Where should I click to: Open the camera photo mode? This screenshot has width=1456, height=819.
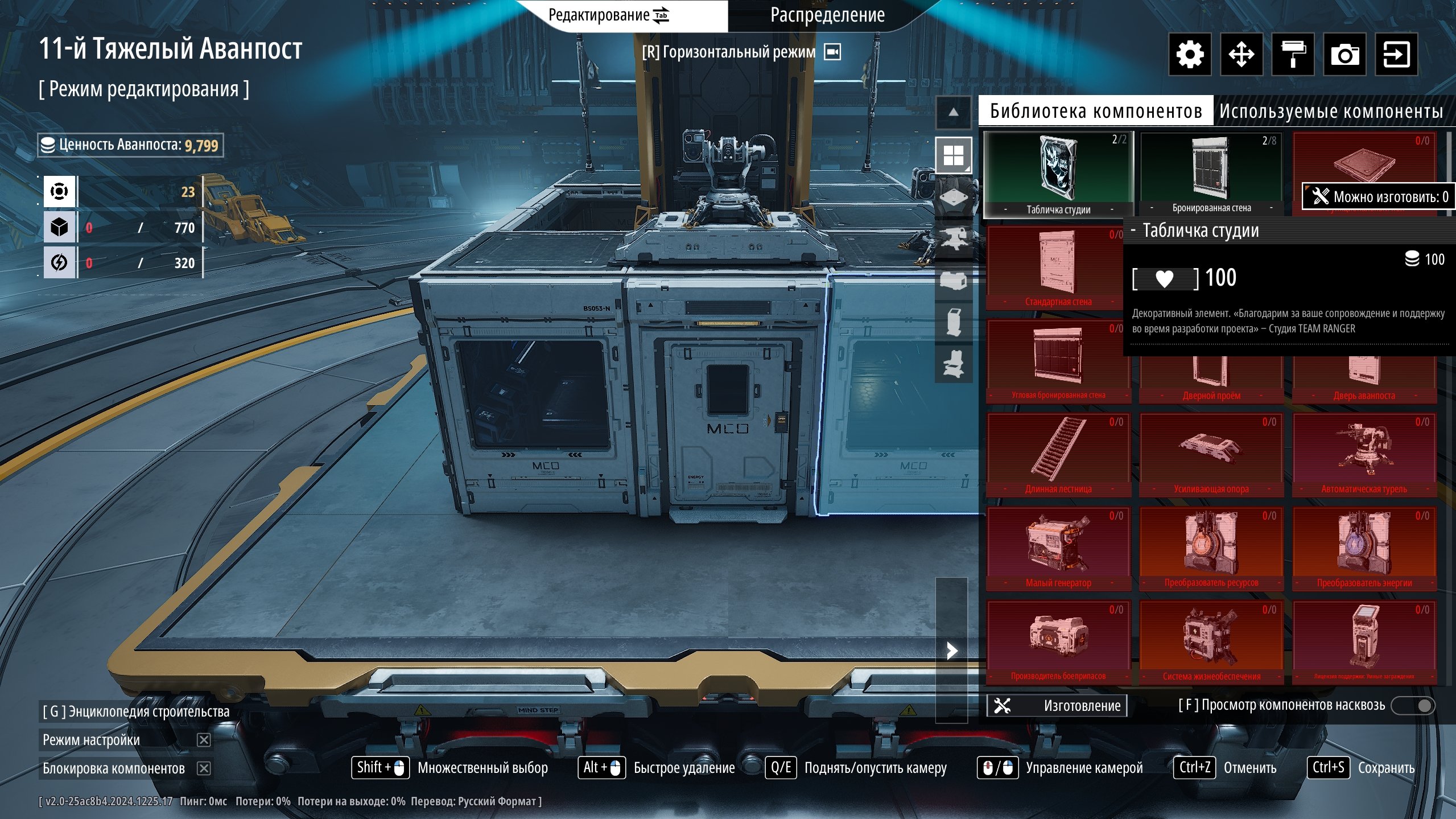1344,55
